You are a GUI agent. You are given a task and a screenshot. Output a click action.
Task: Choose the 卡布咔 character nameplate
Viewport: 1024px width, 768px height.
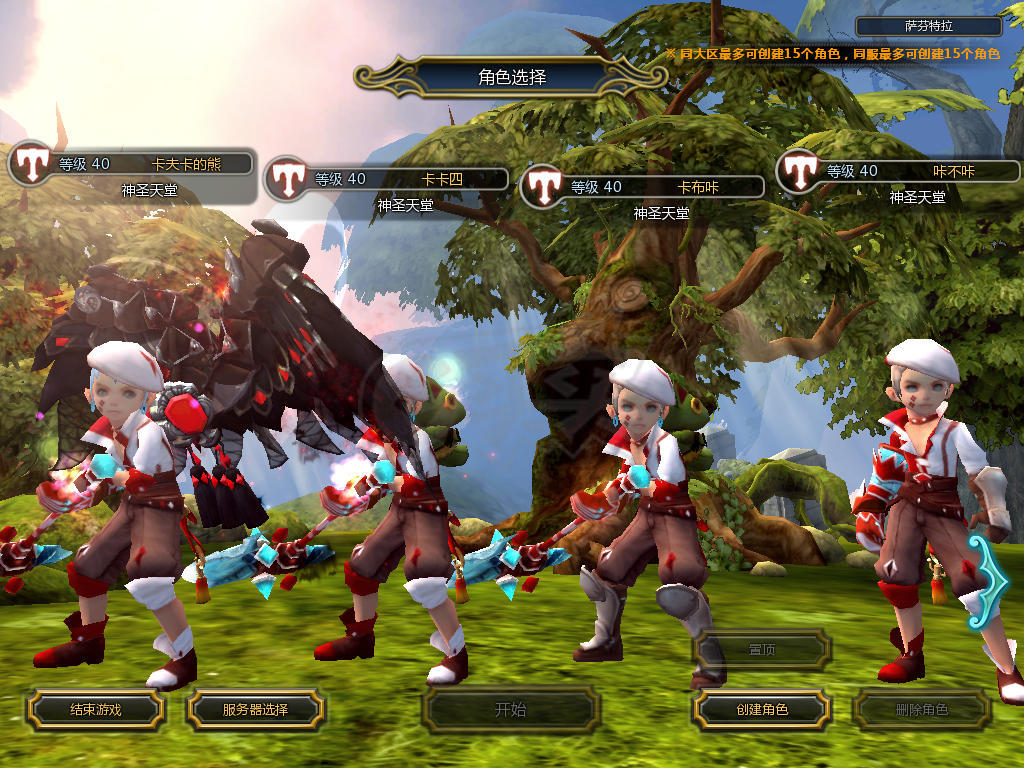point(660,187)
